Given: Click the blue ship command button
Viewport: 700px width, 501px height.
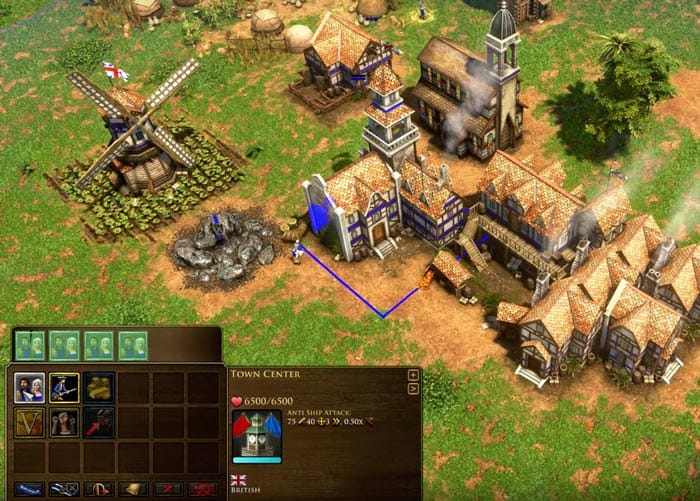Looking at the screenshot, I should pos(29,489).
